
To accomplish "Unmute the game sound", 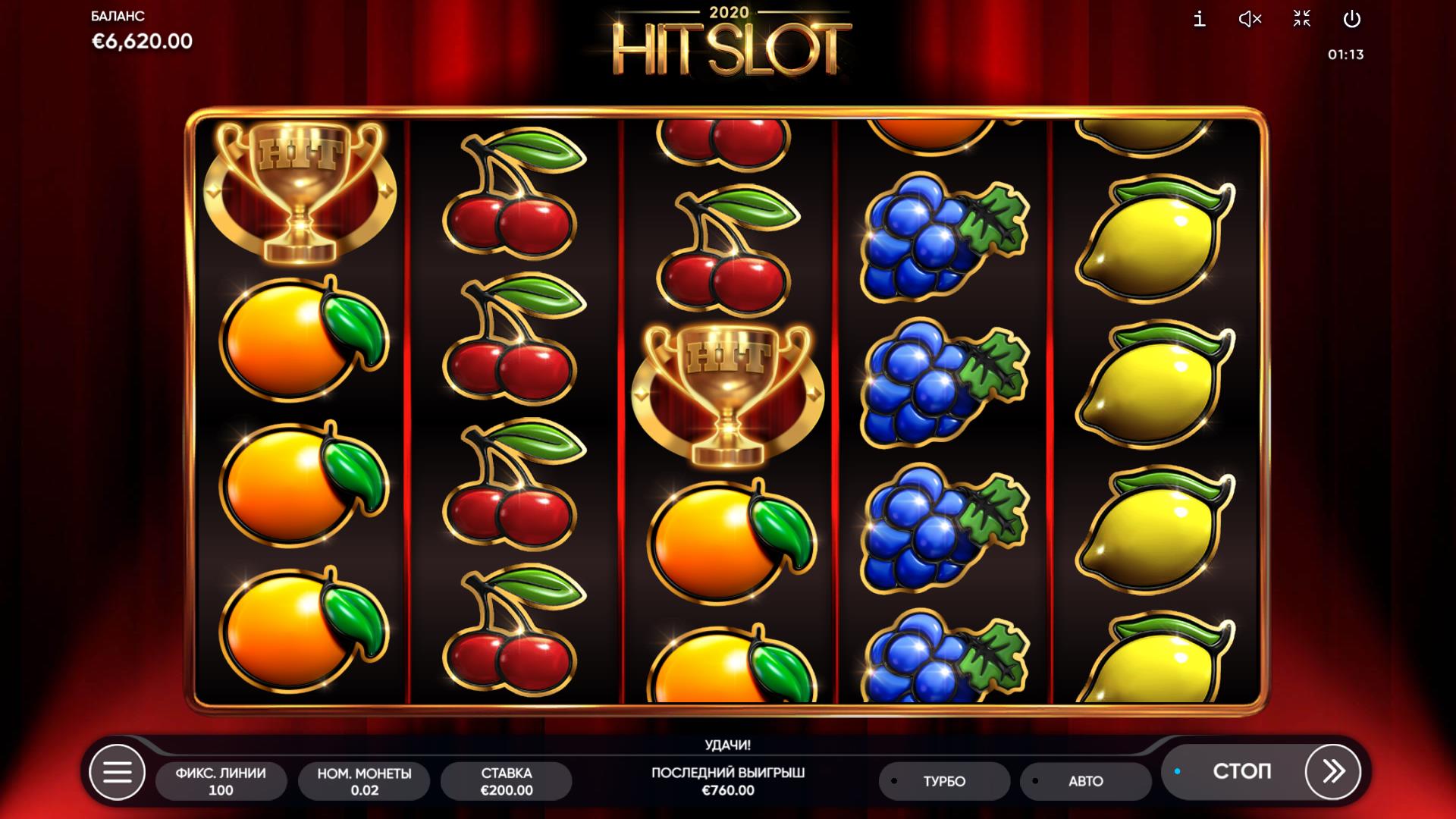I will click(1250, 19).
